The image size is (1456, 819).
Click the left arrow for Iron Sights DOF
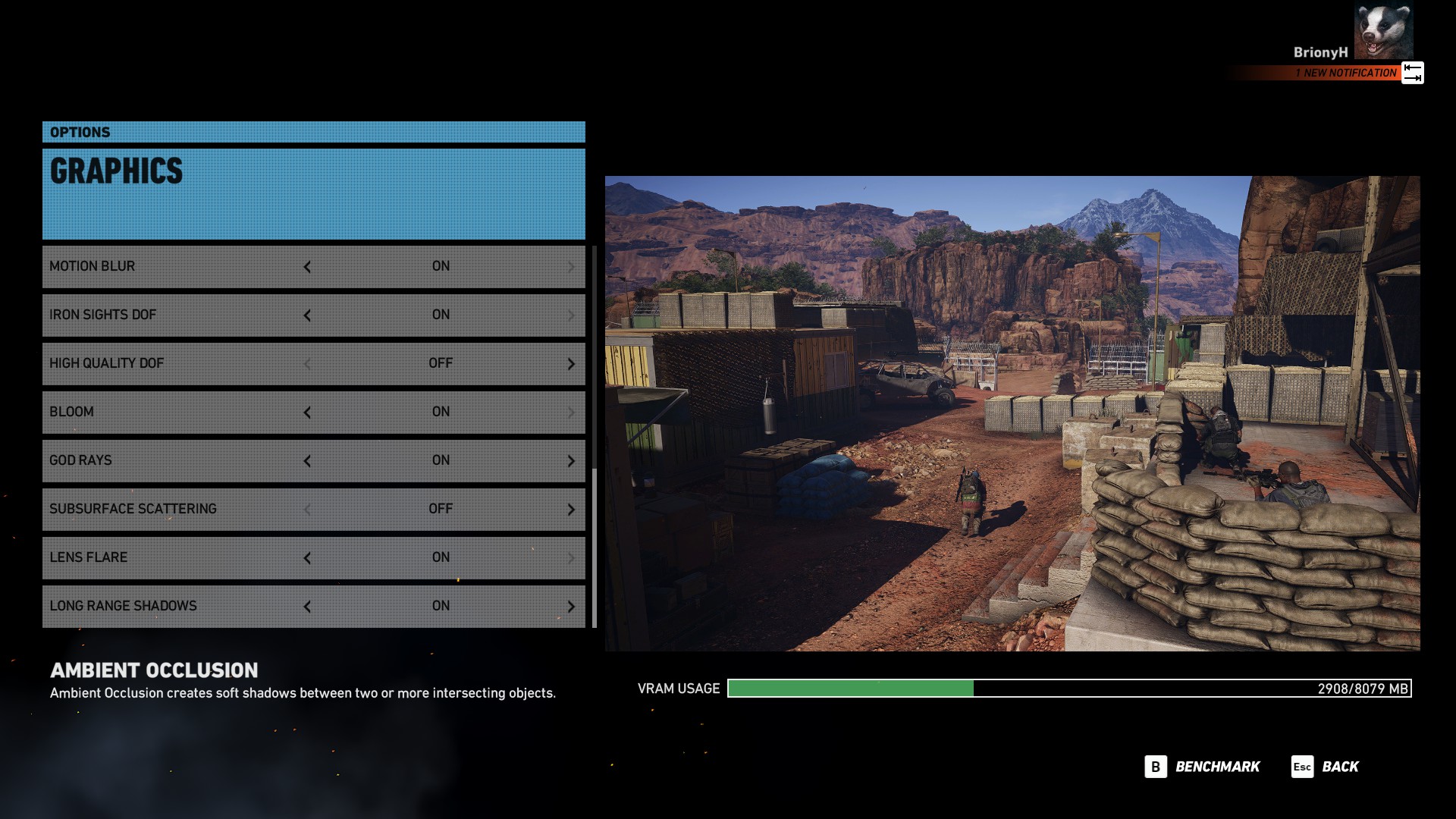pos(307,315)
